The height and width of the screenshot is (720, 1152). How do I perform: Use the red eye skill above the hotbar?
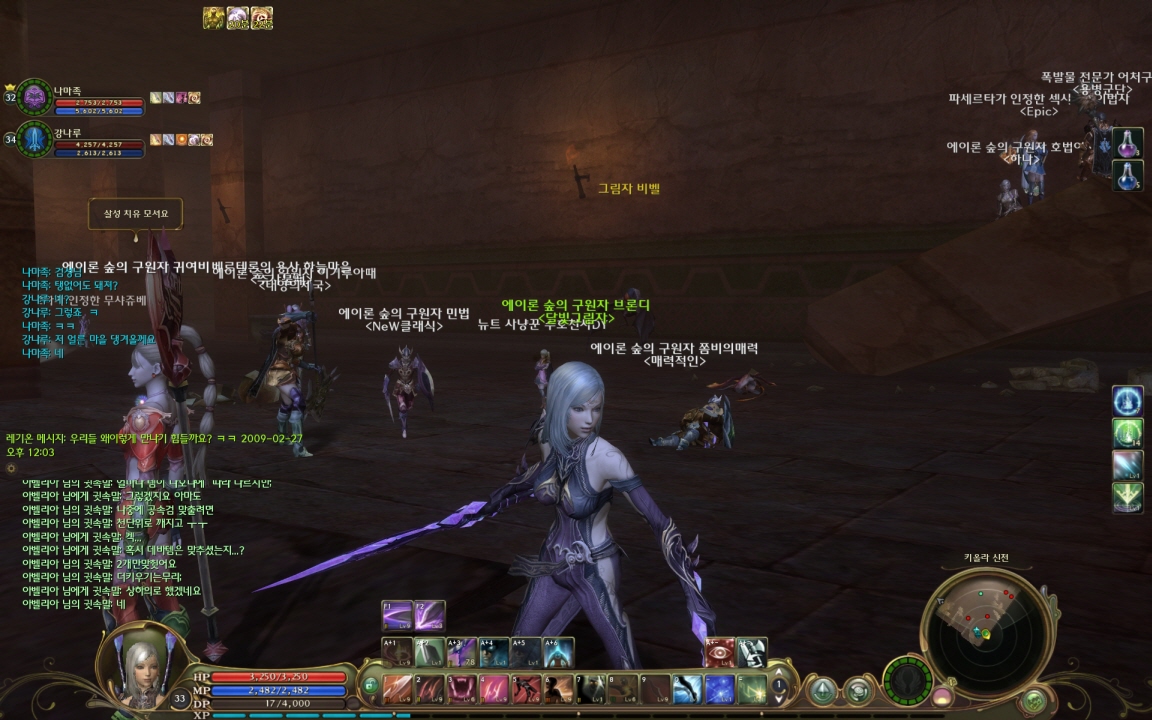(x=720, y=652)
